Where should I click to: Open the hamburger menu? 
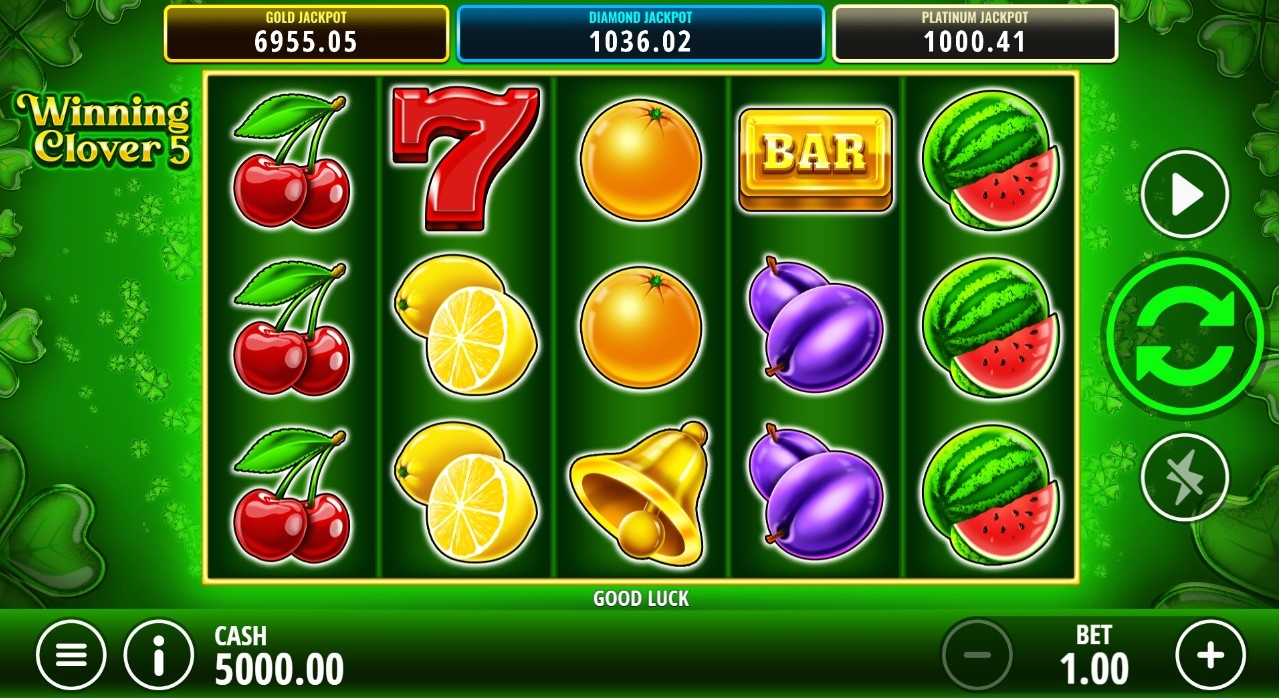click(71, 655)
